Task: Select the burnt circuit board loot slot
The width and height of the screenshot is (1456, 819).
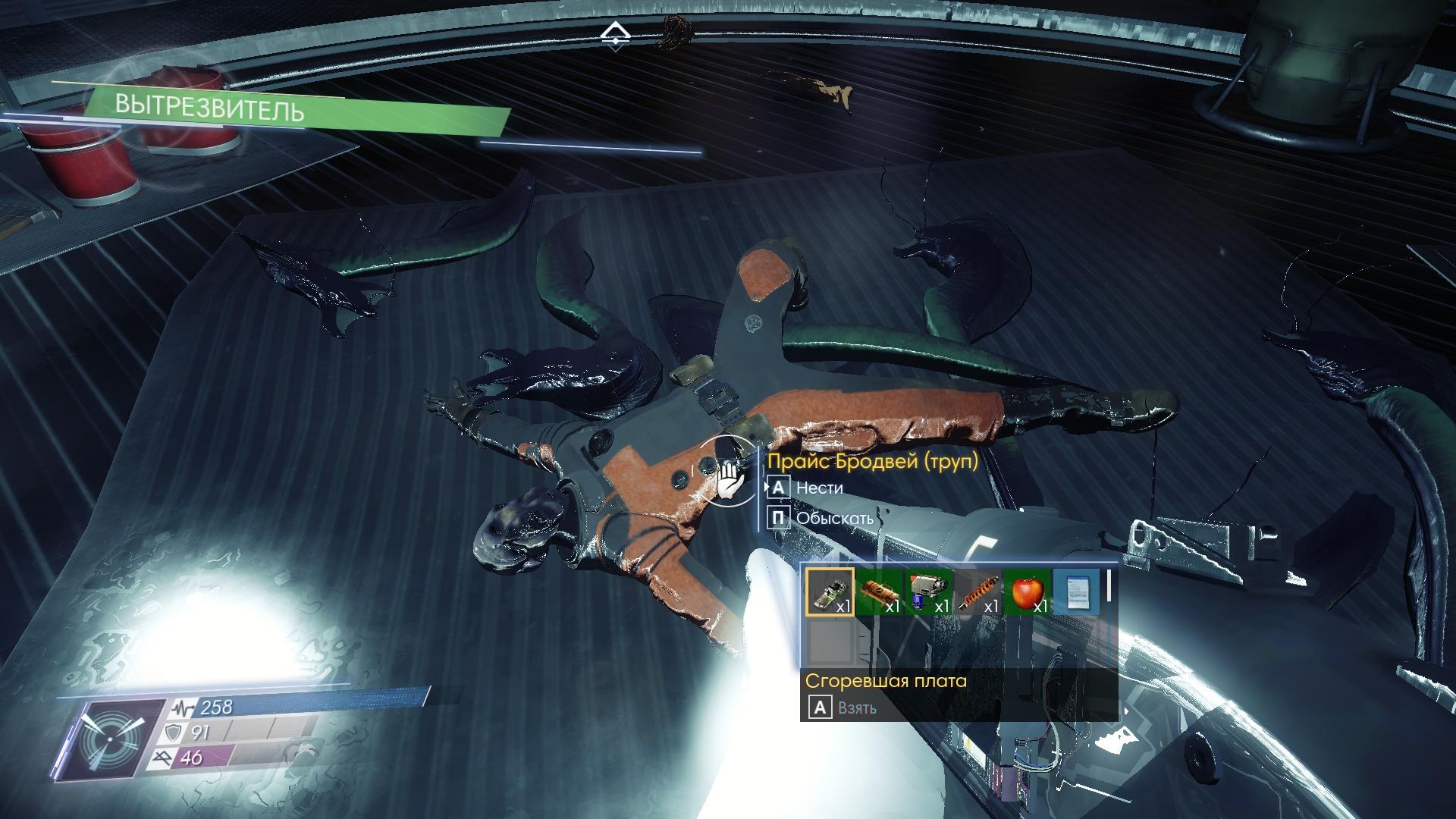Action: 829,591
